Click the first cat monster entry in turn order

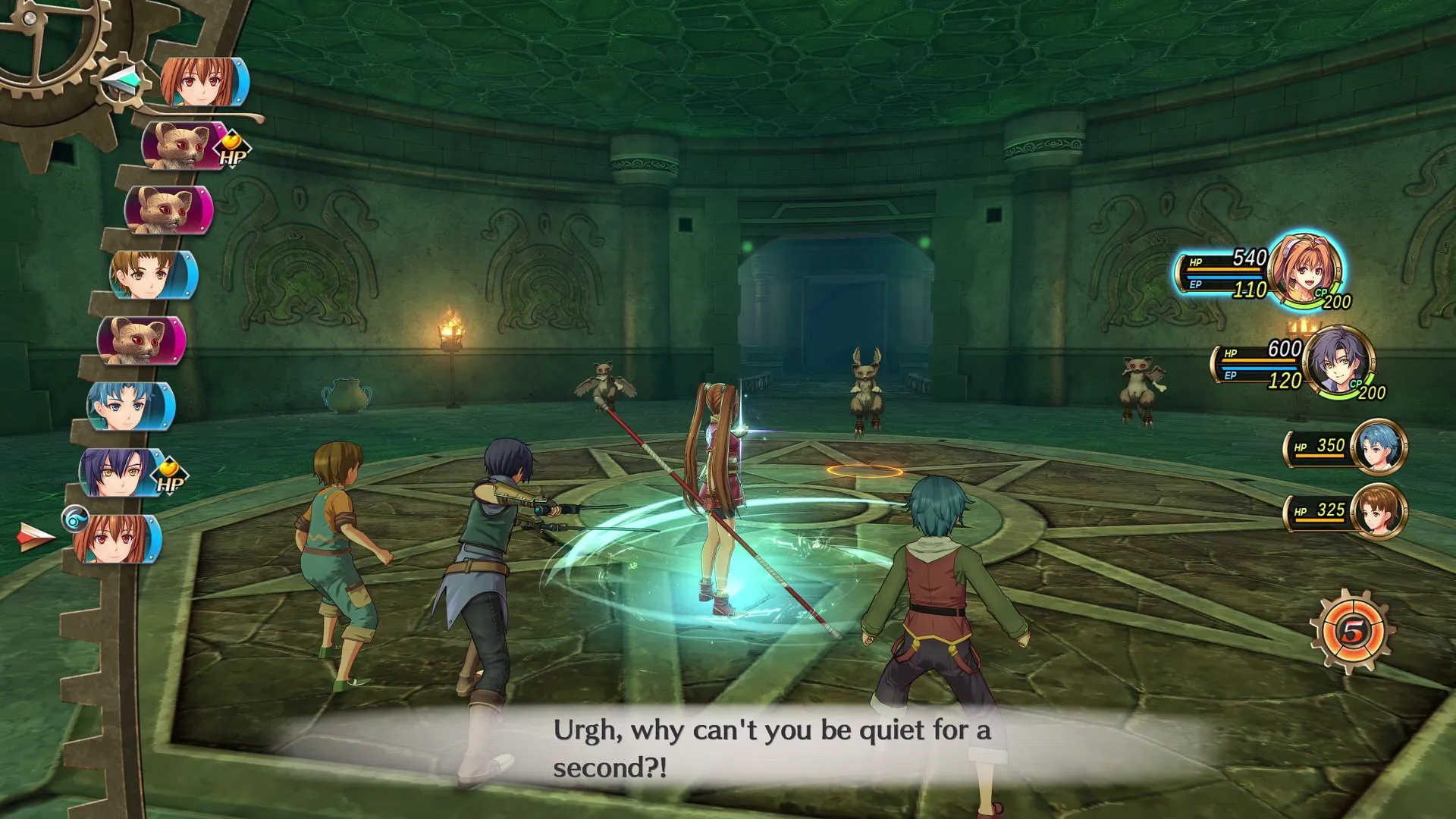pos(182,148)
